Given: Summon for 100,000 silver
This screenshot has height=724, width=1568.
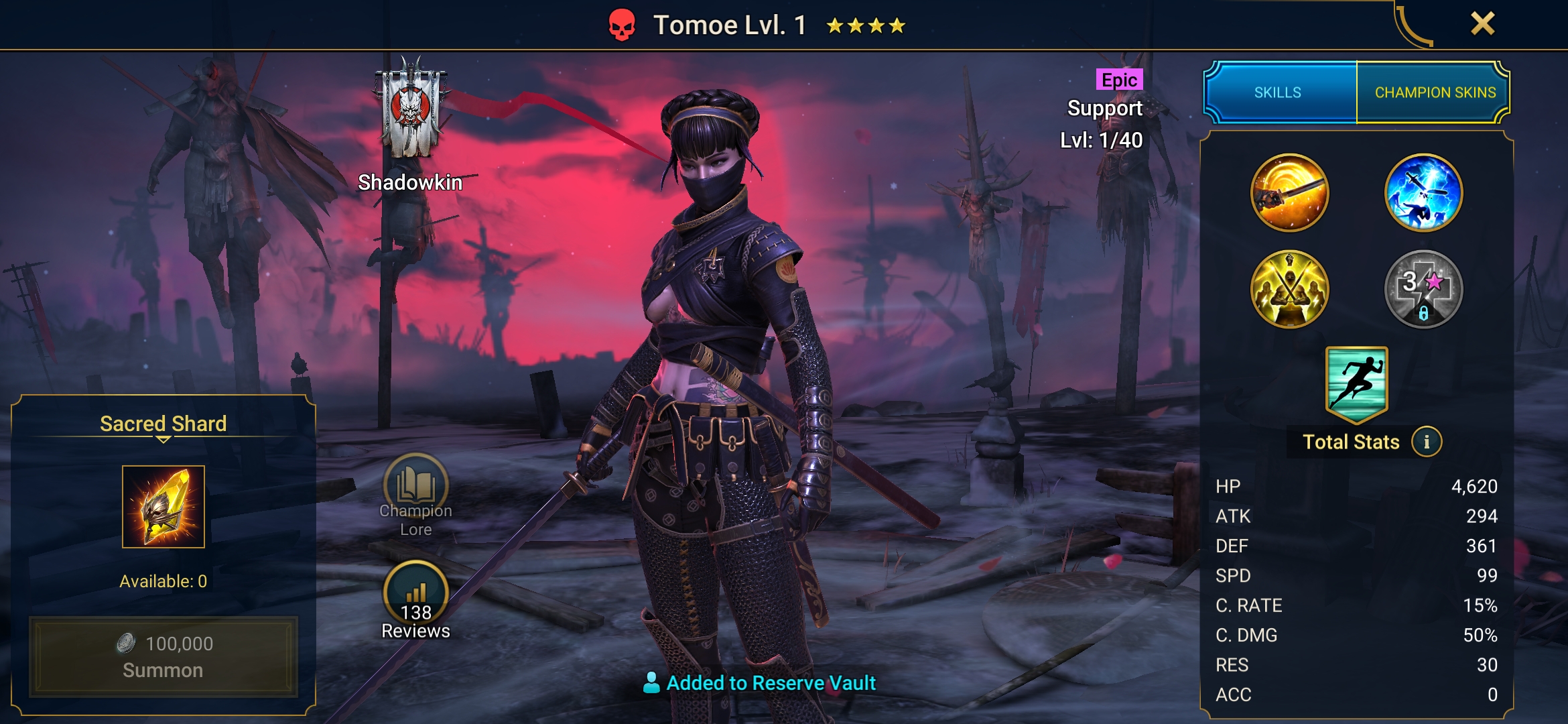Looking at the screenshot, I should tap(163, 656).
